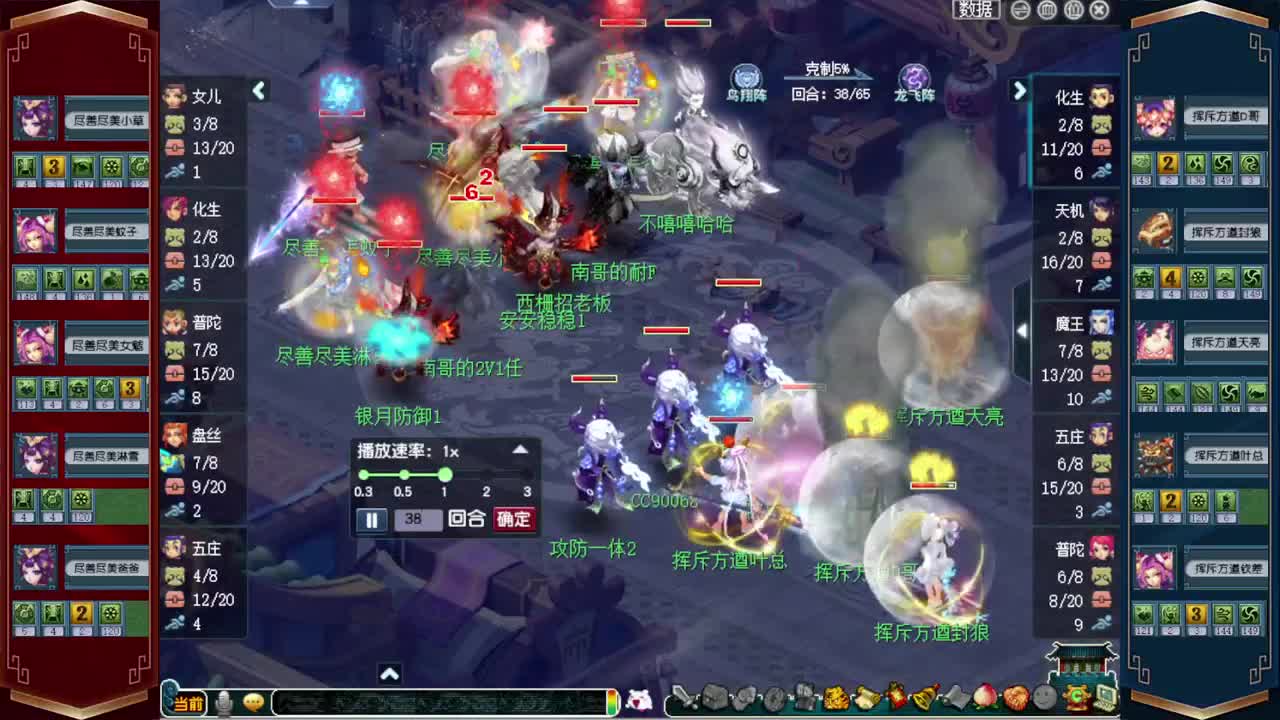The width and height of the screenshot is (1280, 720).
Task: Pause the battle replay playback
Action: [371, 519]
